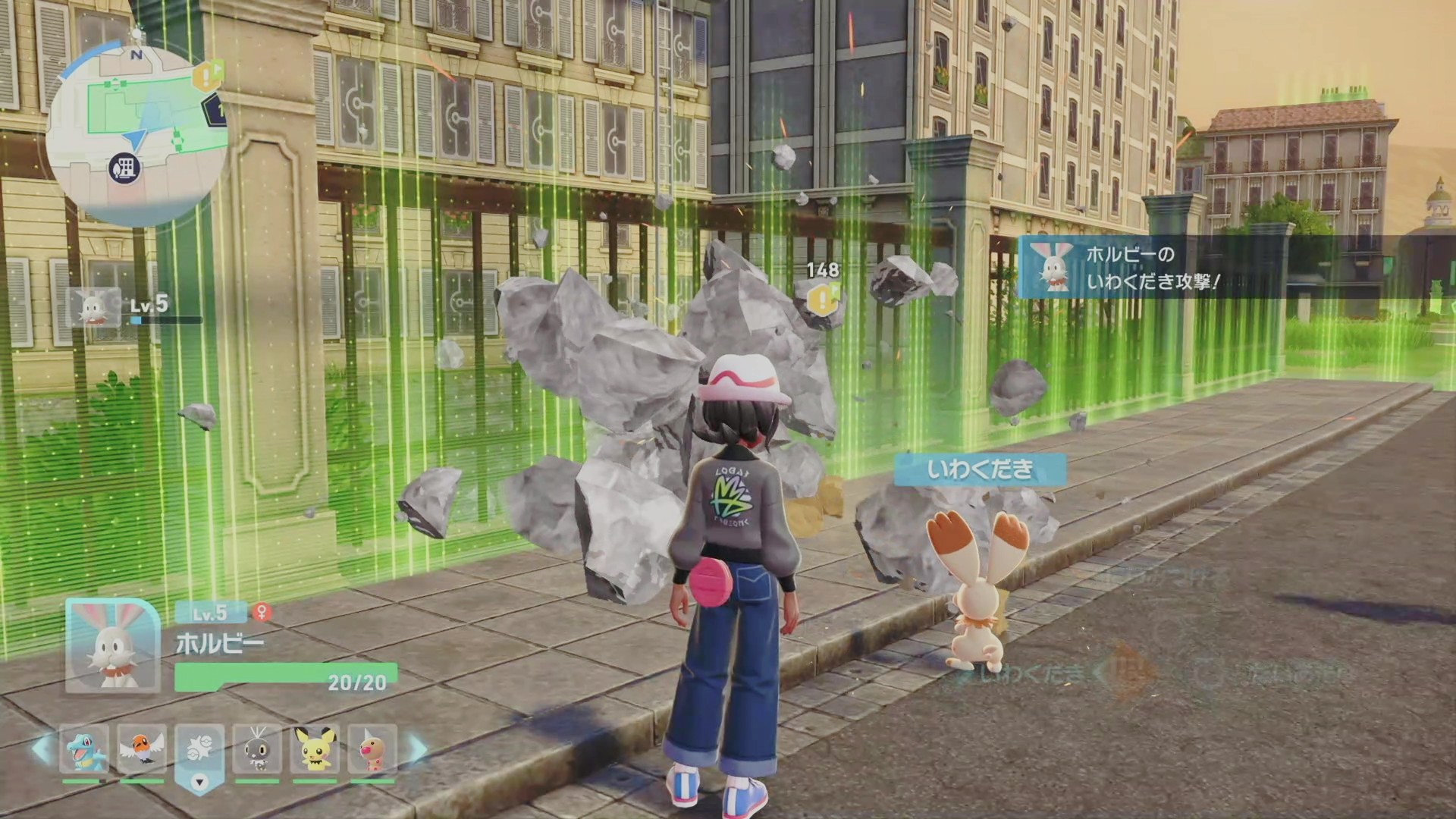
Task: Select Weedle in the party lineup
Action: pos(372,748)
